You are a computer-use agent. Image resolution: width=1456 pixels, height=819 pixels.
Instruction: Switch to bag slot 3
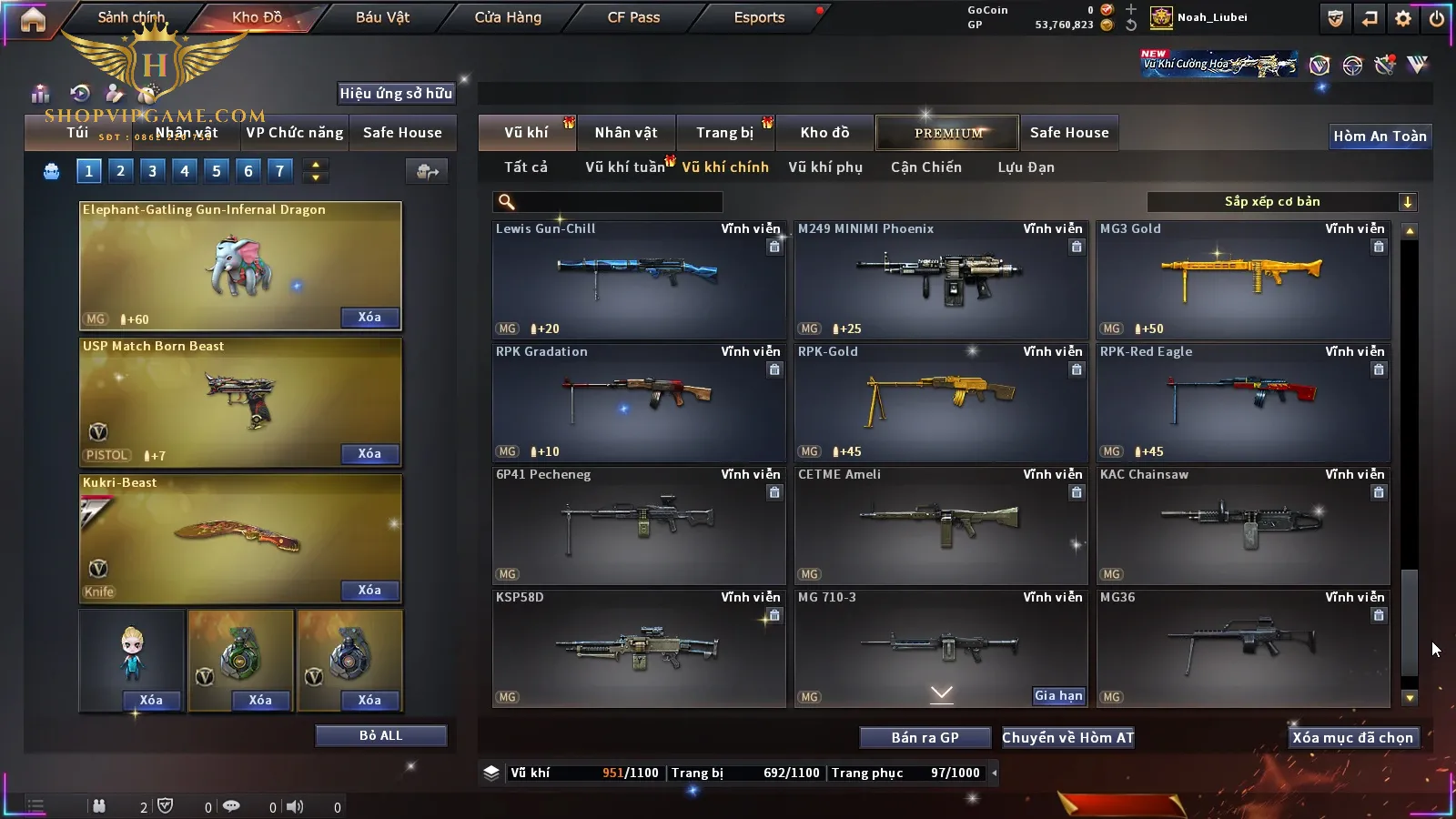pos(152,170)
